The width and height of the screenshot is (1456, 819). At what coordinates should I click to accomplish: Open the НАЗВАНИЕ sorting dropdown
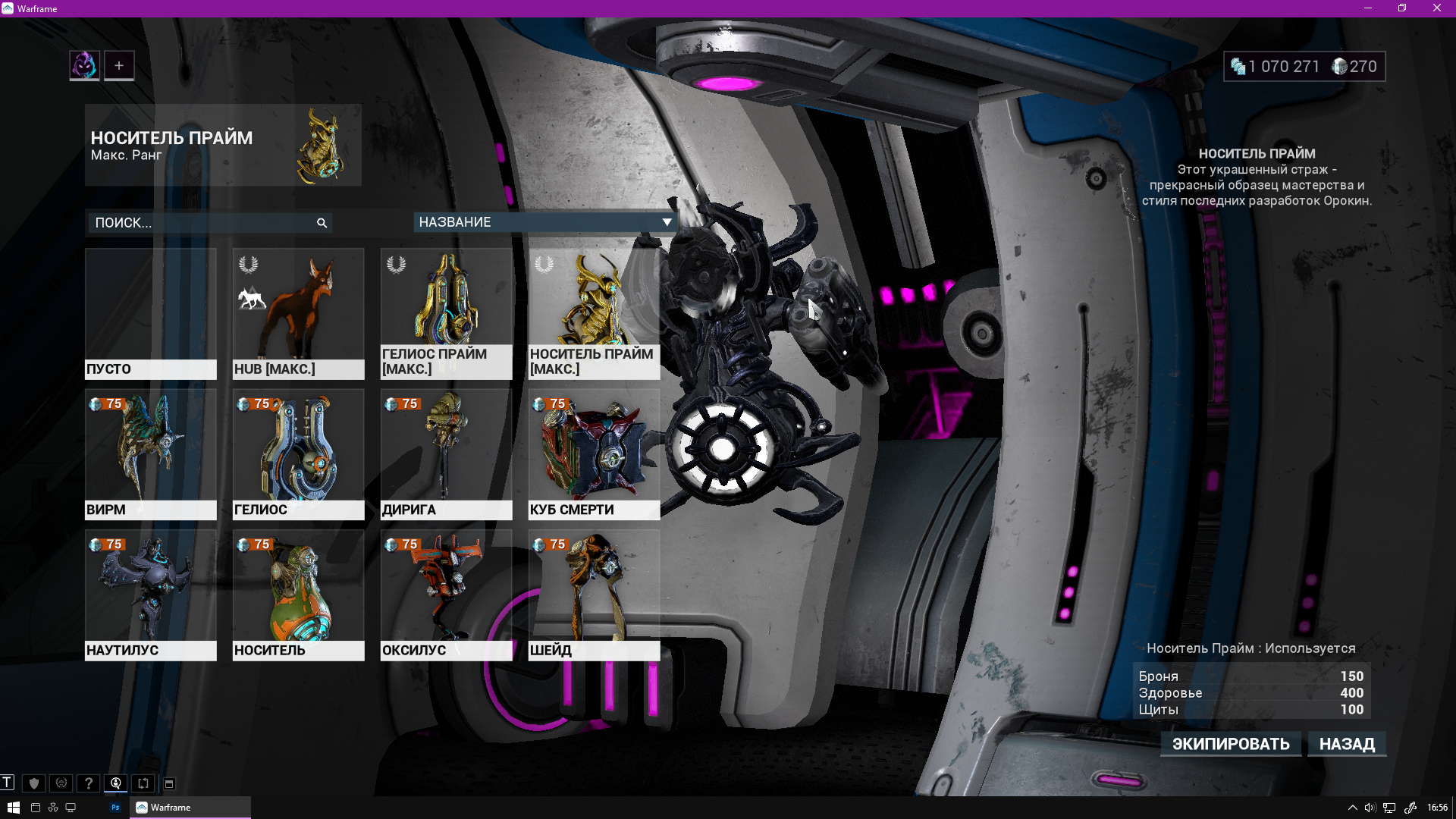click(544, 222)
